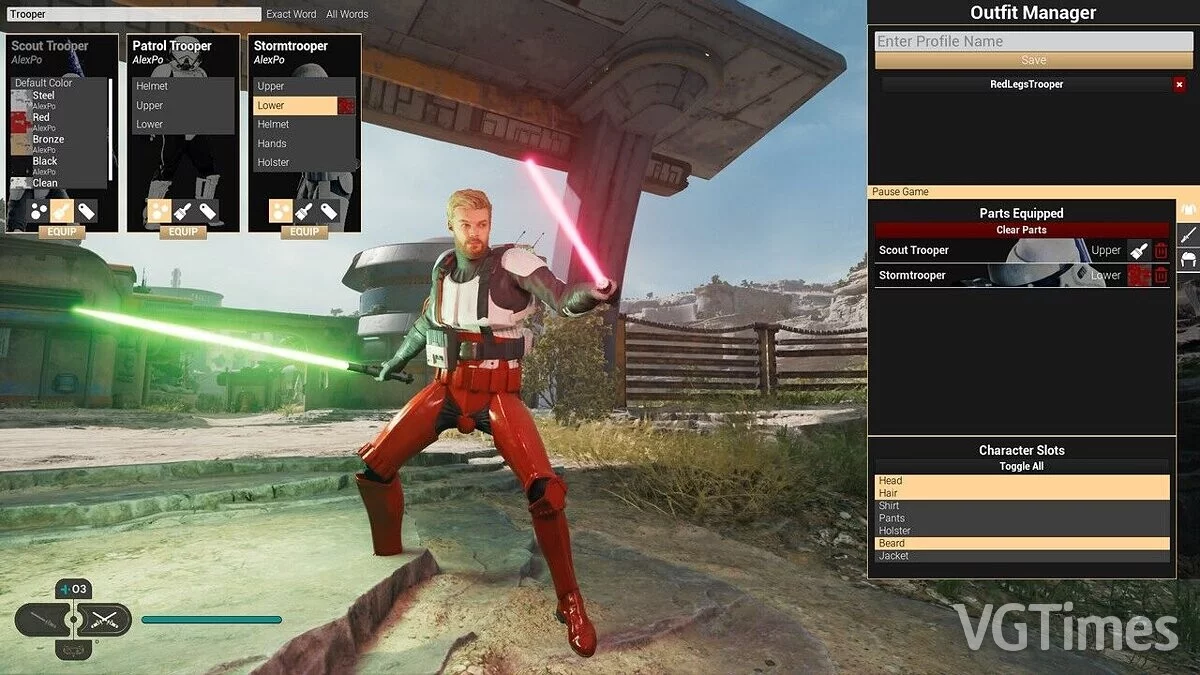Pick the Bronze color option

47,140
